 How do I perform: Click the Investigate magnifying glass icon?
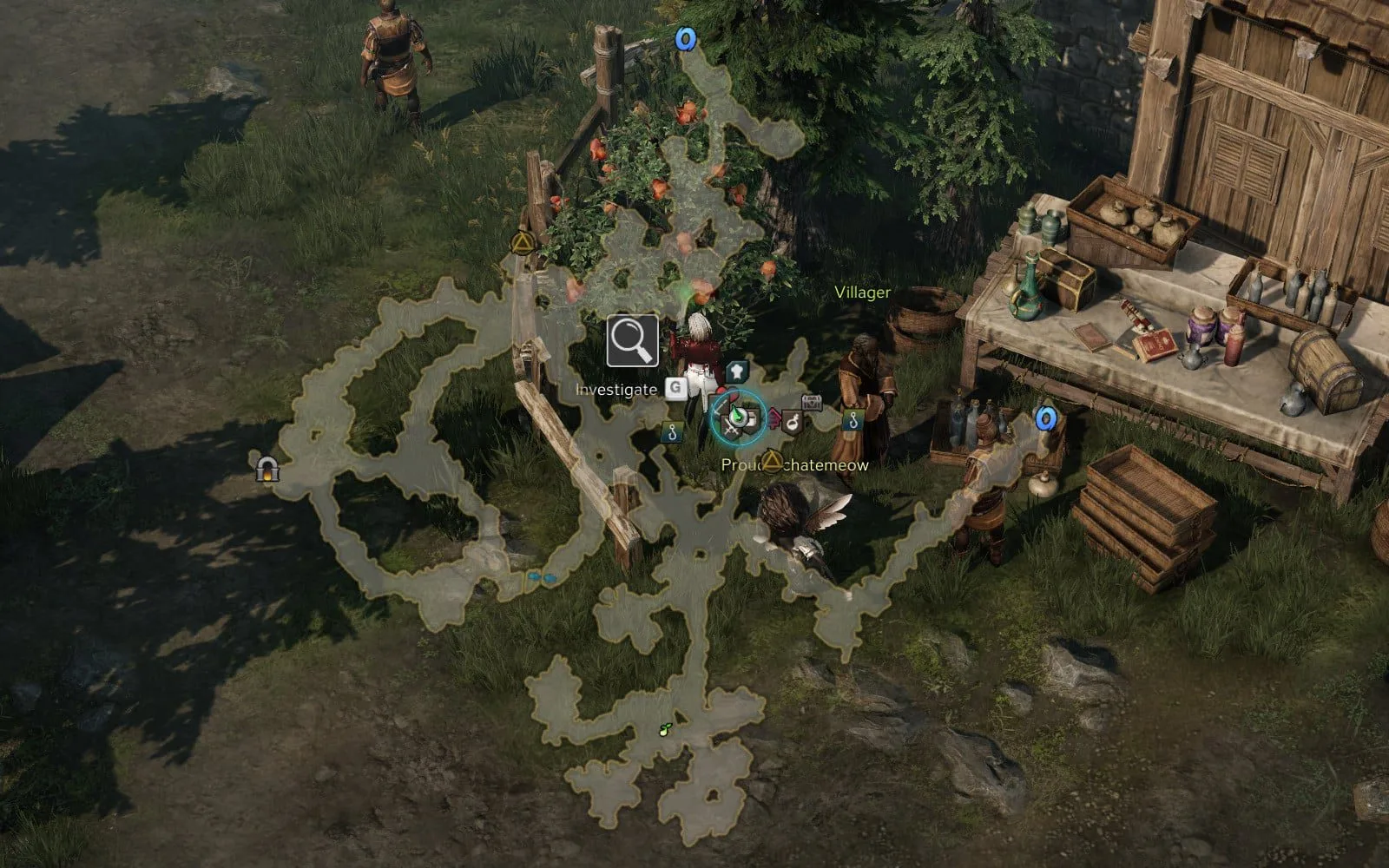point(632,341)
